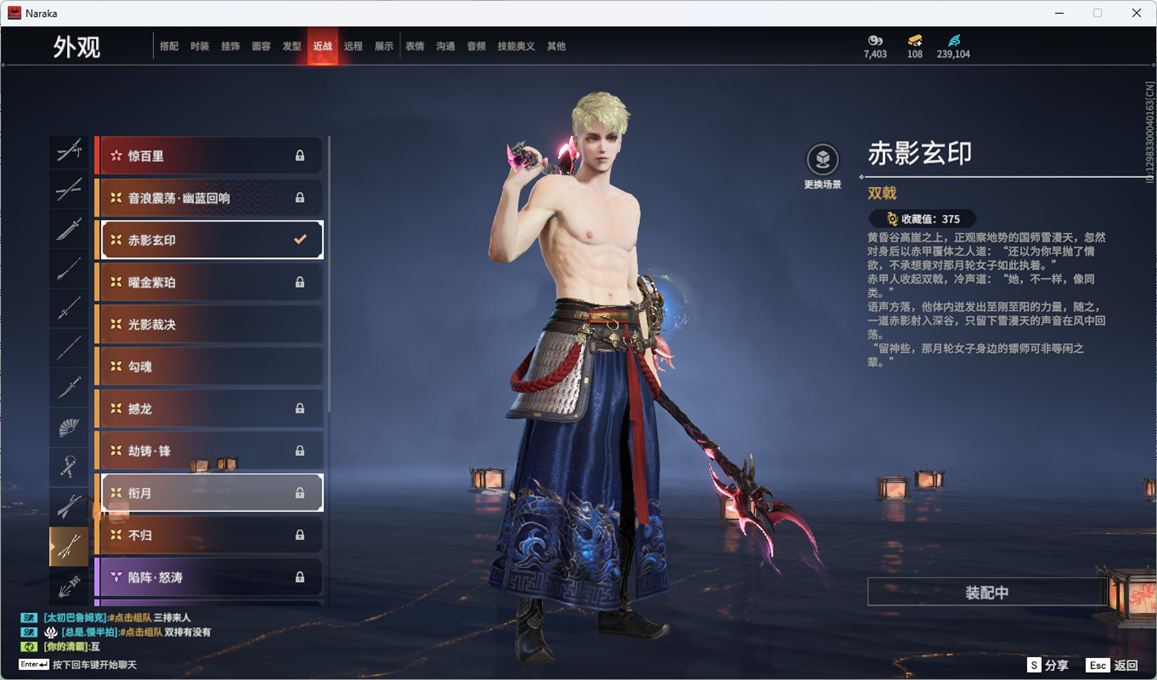Select the 发型 tab
The height and width of the screenshot is (680, 1157).
(x=292, y=46)
